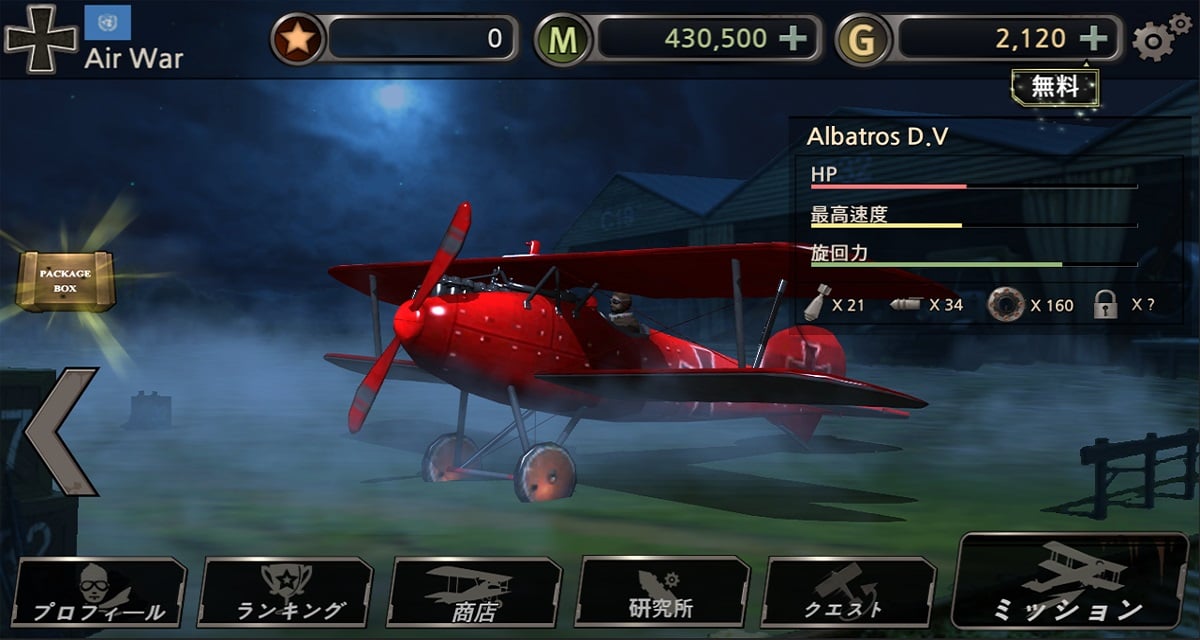Click the padlock locked slot icon

[x=1105, y=305]
